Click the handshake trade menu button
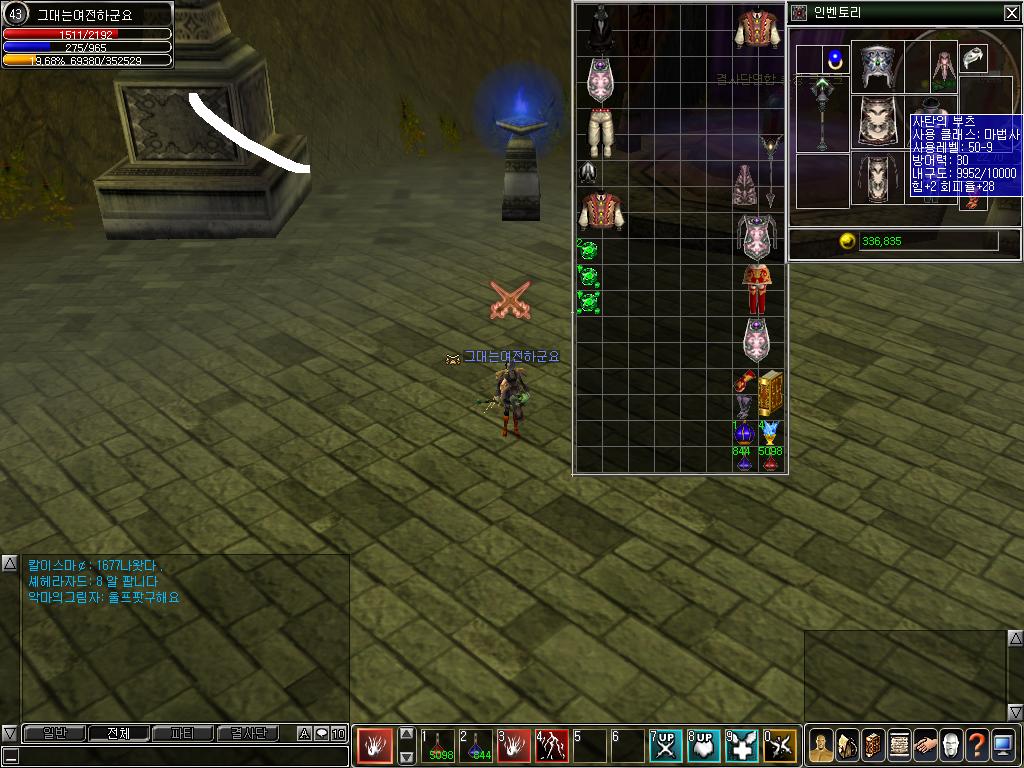Screen dimensions: 1024x768 (925, 745)
